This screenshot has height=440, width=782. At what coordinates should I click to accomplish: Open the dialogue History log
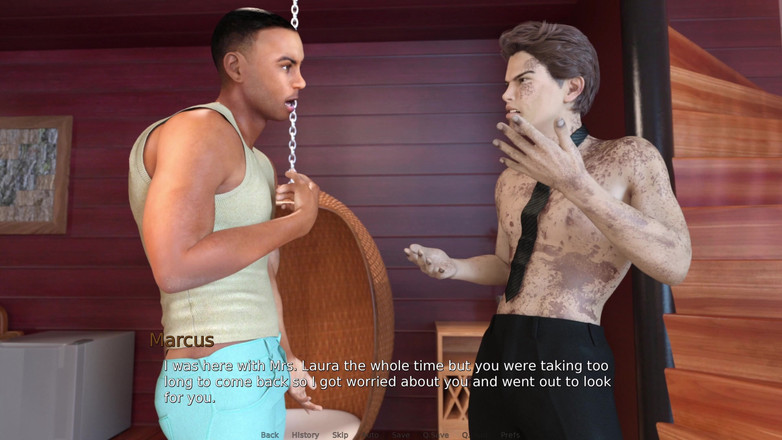(305, 435)
